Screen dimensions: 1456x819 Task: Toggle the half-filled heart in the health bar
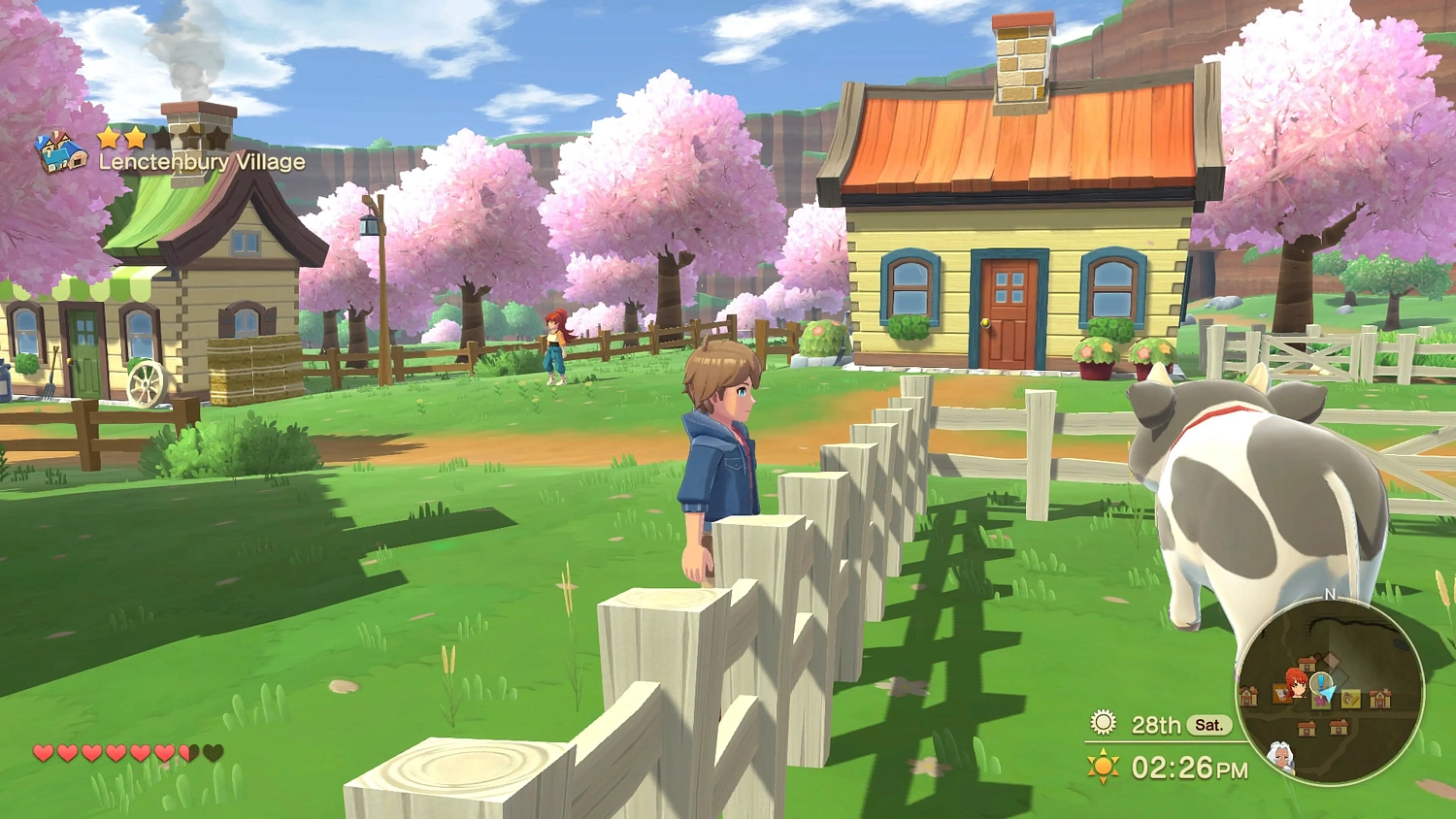(186, 752)
